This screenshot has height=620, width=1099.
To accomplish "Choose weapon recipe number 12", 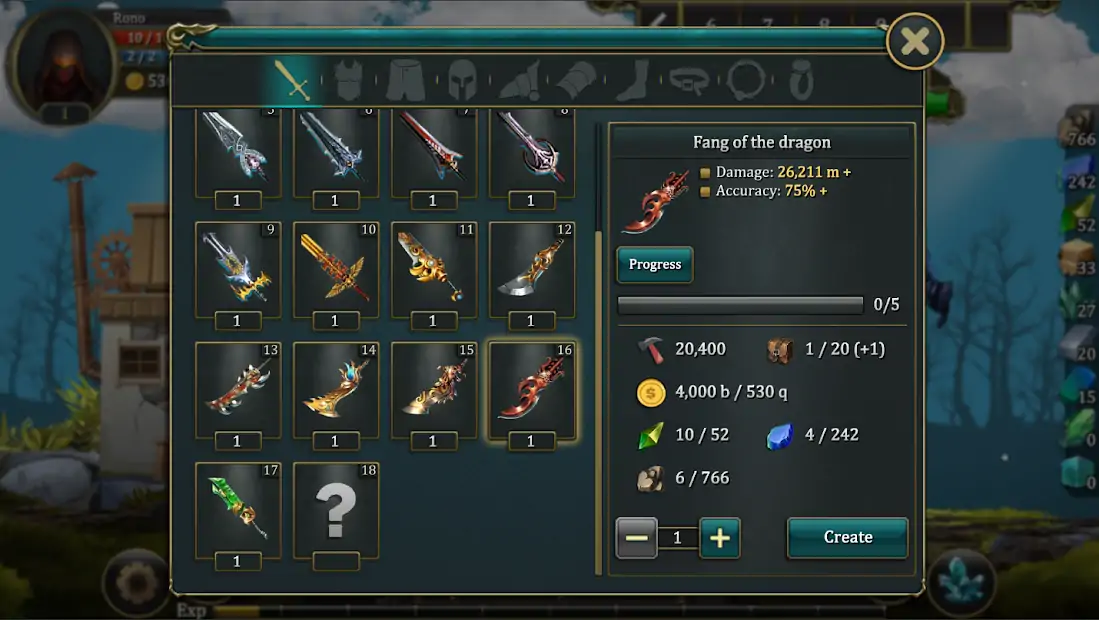I will point(531,269).
